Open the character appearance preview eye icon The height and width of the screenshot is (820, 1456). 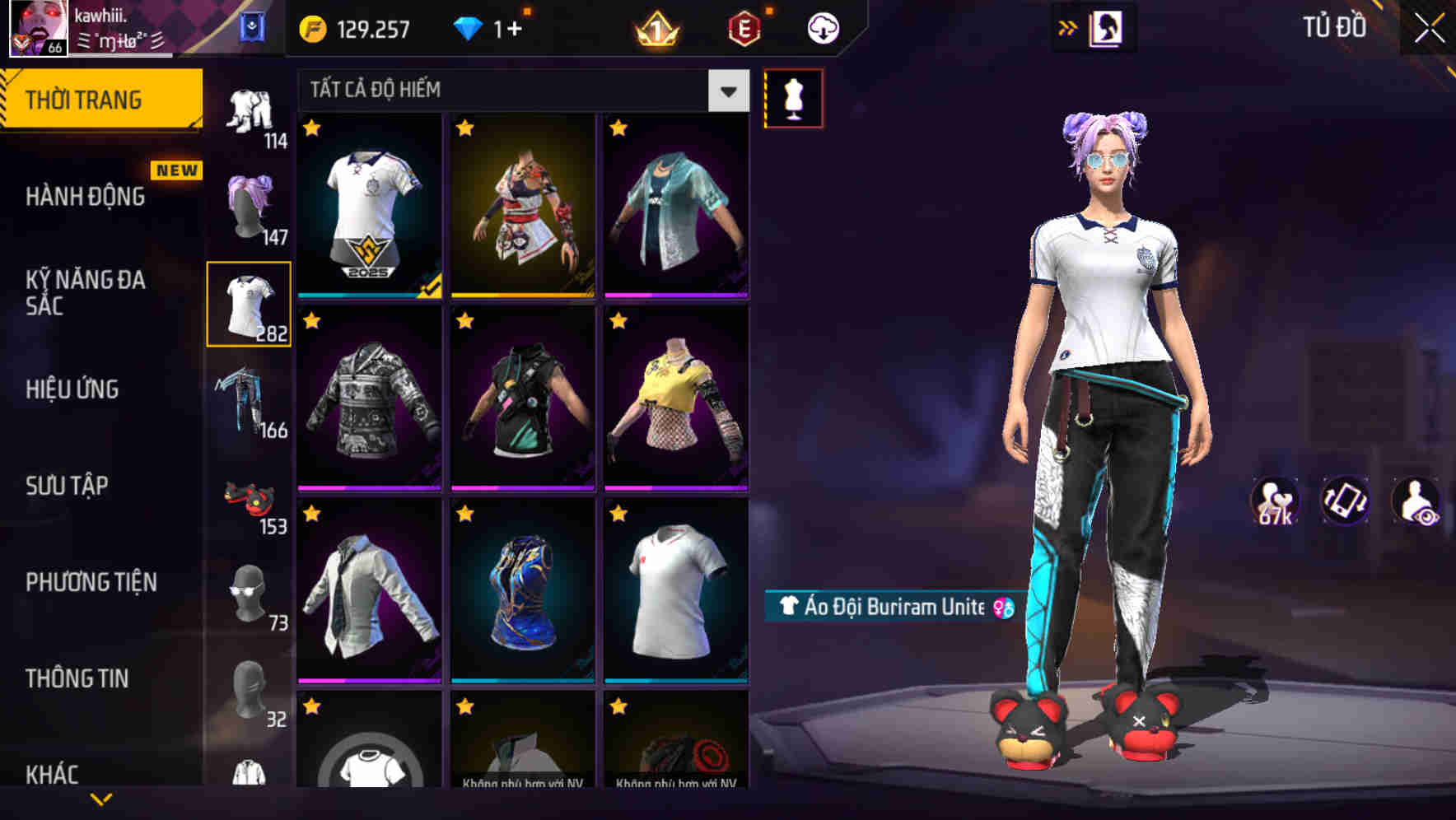[1416, 501]
